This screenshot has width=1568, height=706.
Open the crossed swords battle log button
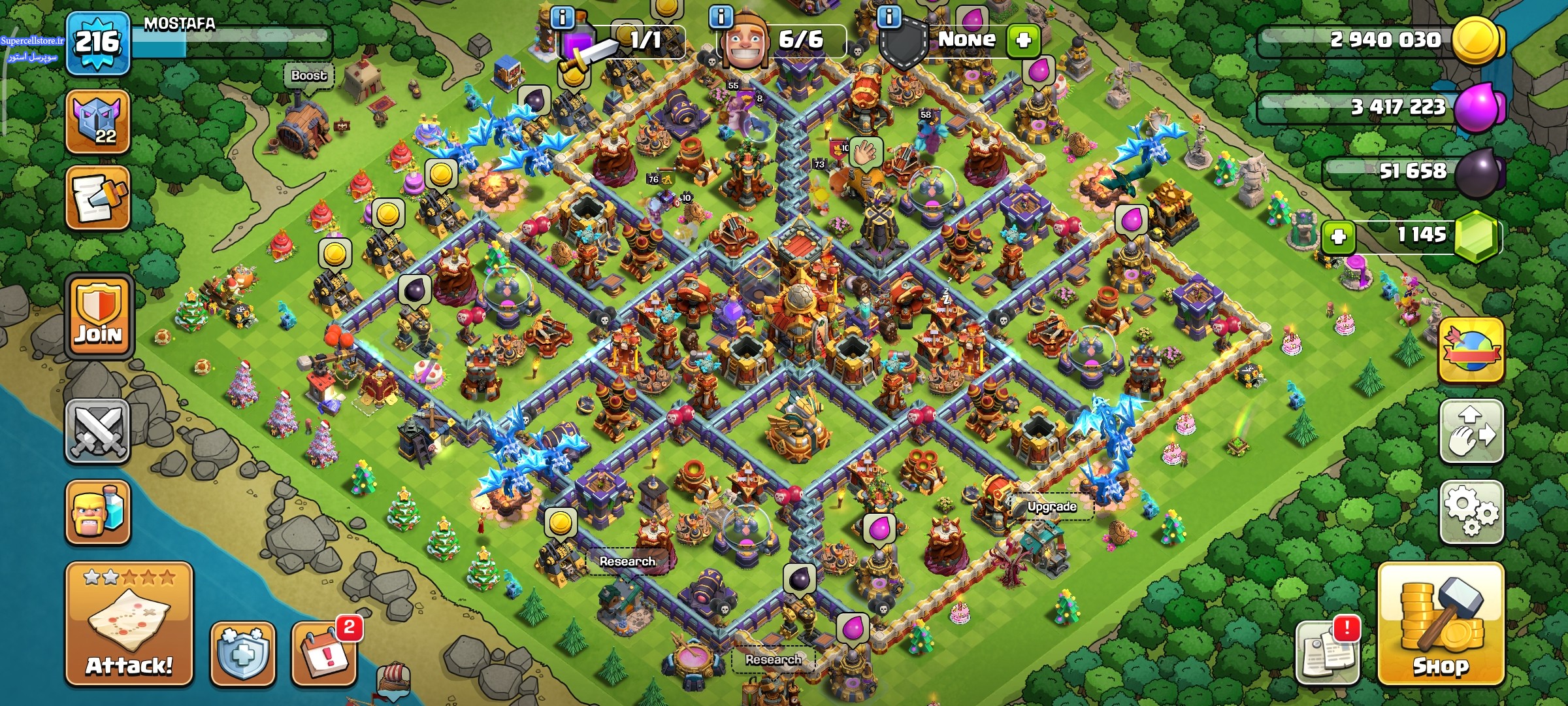click(x=97, y=431)
